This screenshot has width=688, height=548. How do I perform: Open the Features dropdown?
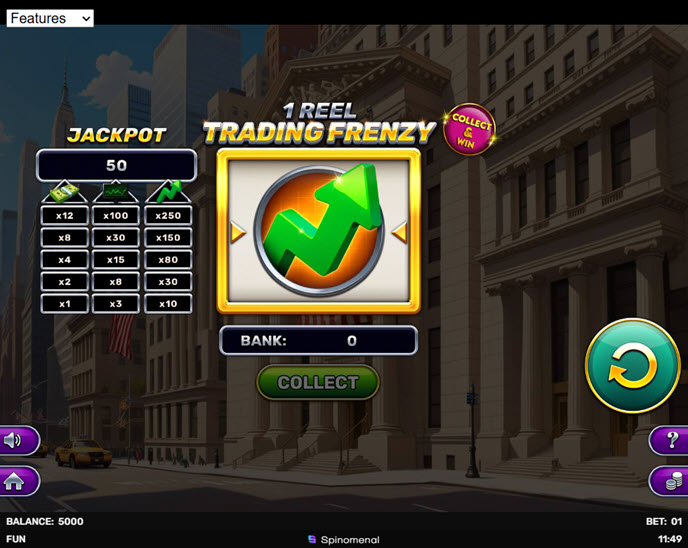point(50,18)
